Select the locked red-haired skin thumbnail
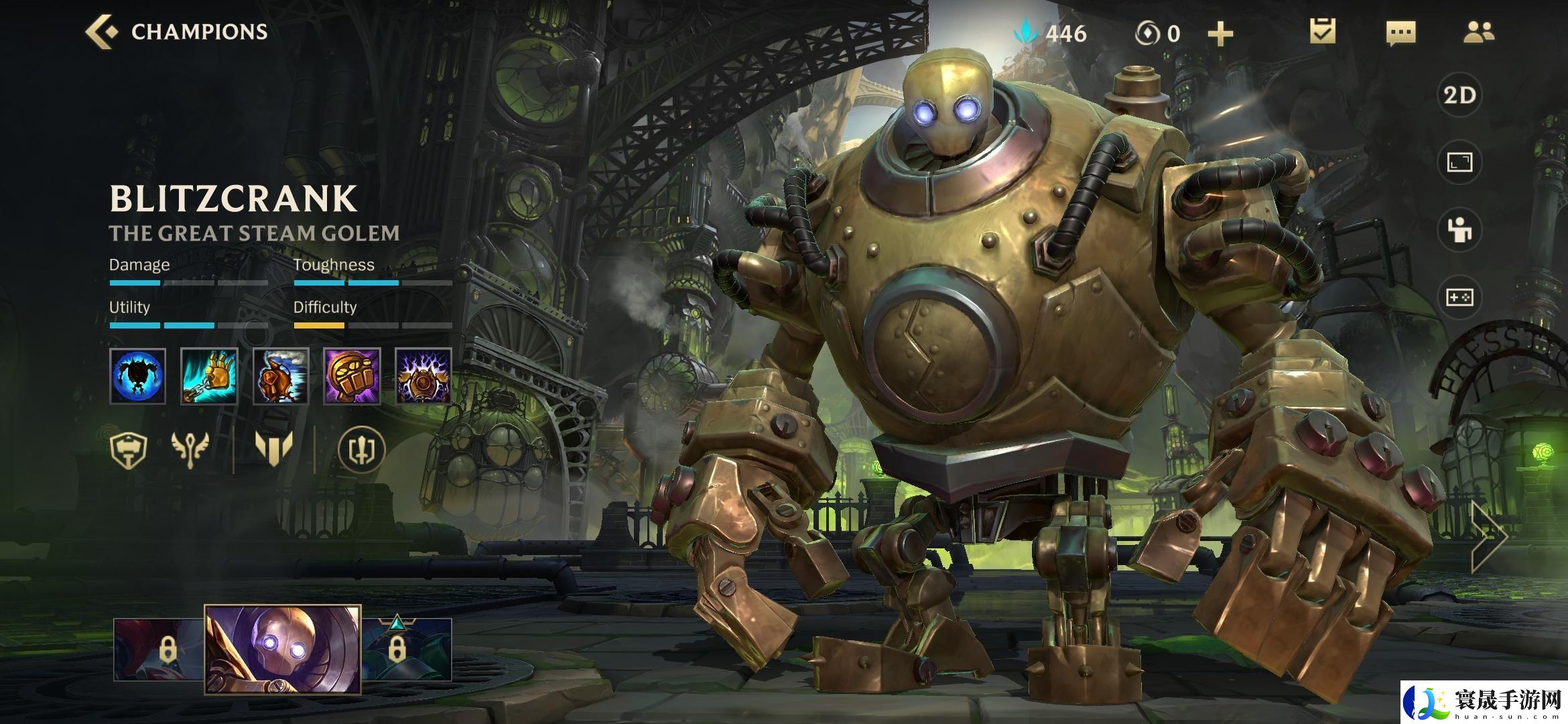This screenshot has width=1568, height=724. click(159, 650)
